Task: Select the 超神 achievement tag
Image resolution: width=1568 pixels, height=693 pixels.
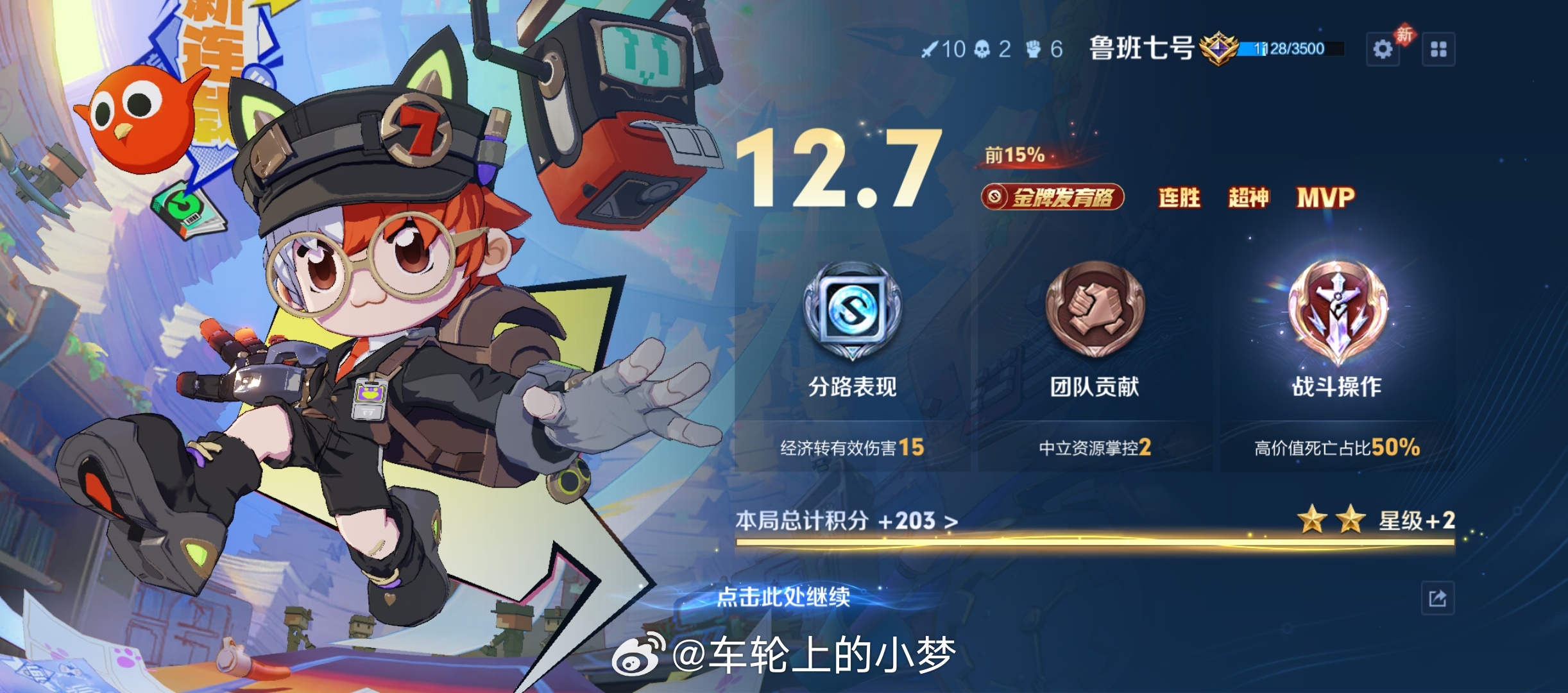Action: (1248, 198)
